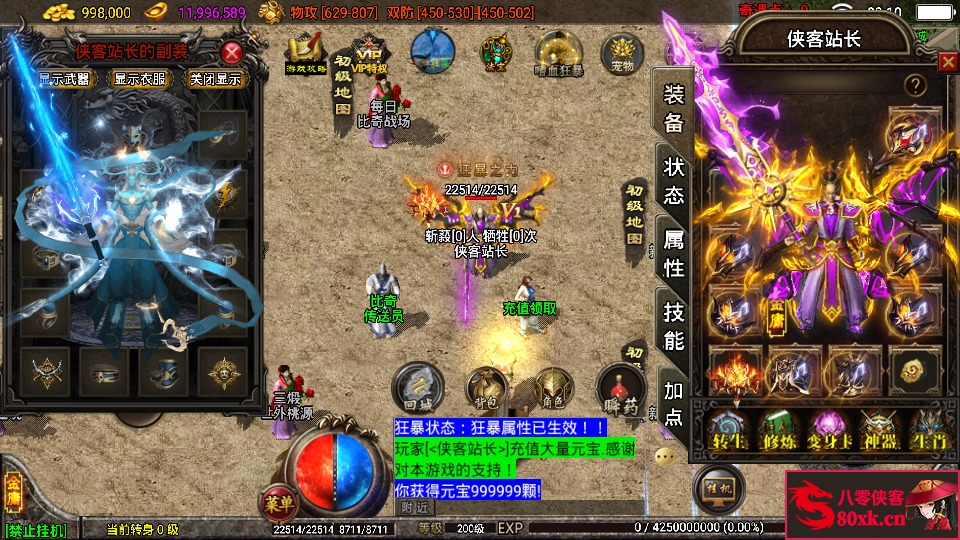Screen dimensions: 960x540
Task: Close the 侠客站长的副装 panel
Action: 232,53
